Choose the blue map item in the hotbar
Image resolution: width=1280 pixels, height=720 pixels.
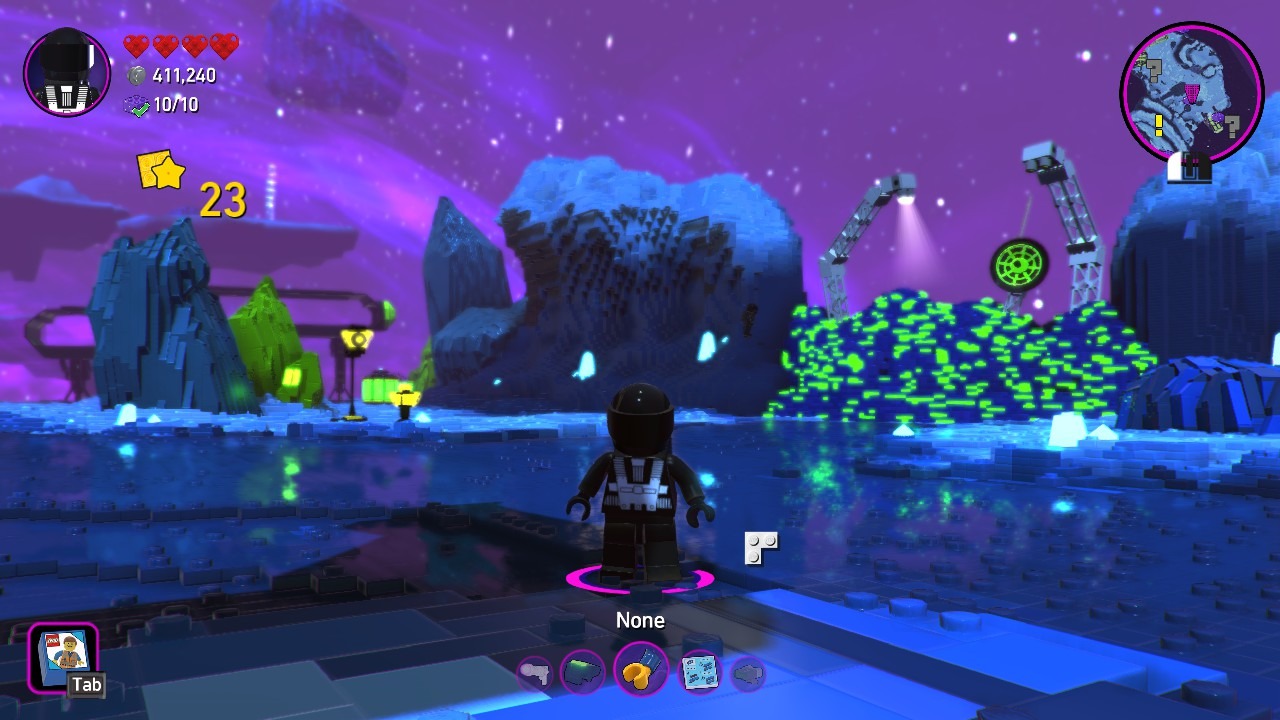click(700, 672)
